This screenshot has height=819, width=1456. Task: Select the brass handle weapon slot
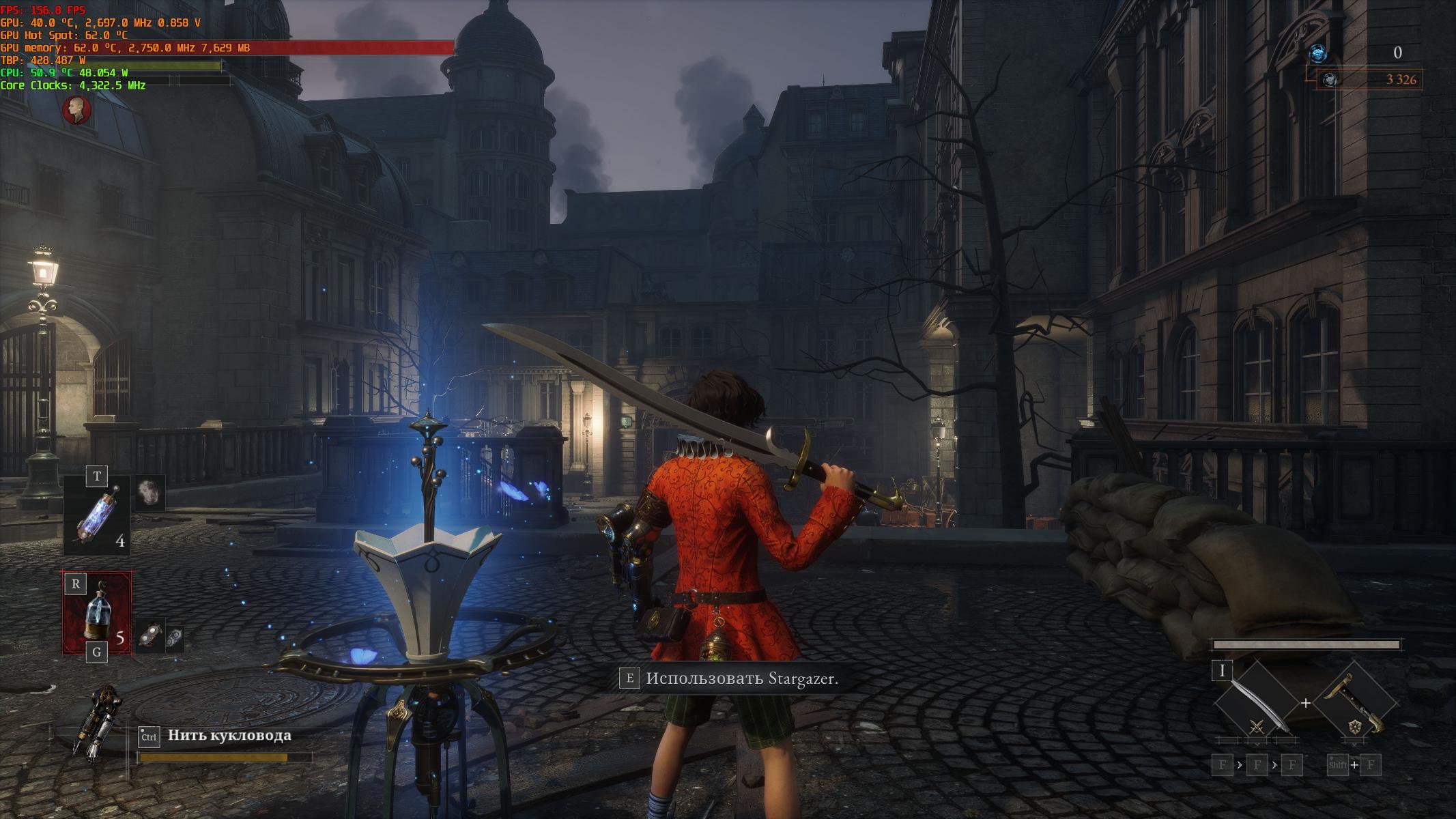(x=1354, y=703)
